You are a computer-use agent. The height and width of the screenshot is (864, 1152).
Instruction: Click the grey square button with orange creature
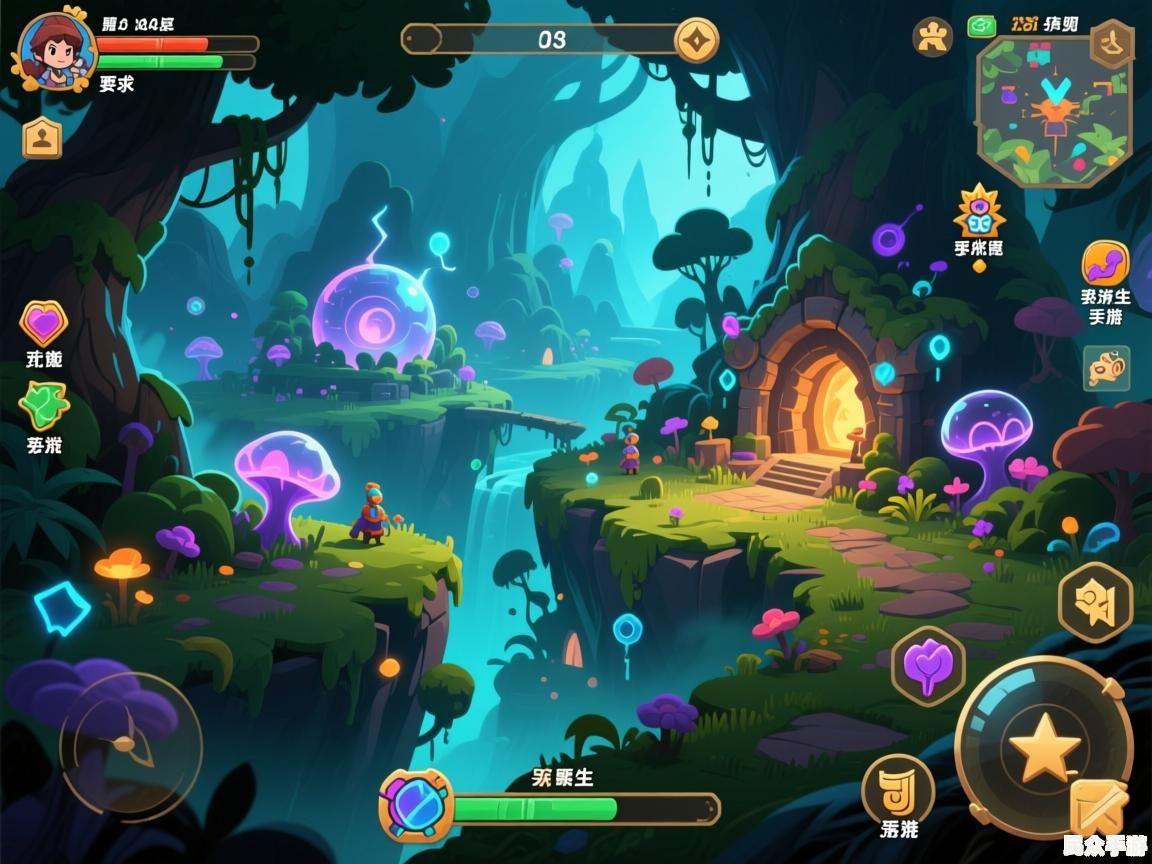pyautogui.click(x=1106, y=368)
